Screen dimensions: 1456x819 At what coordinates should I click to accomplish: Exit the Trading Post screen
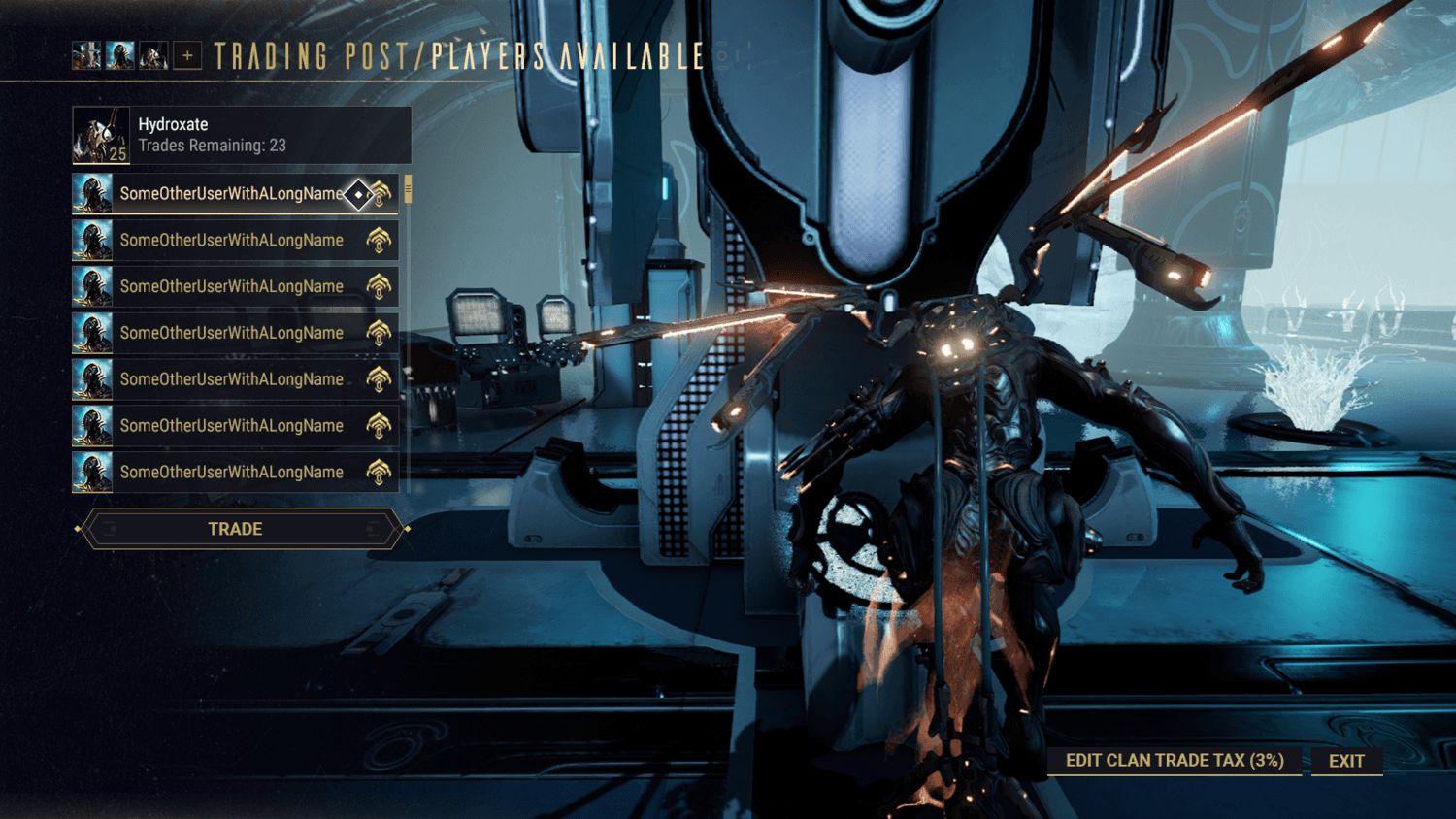coord(1346,762)
